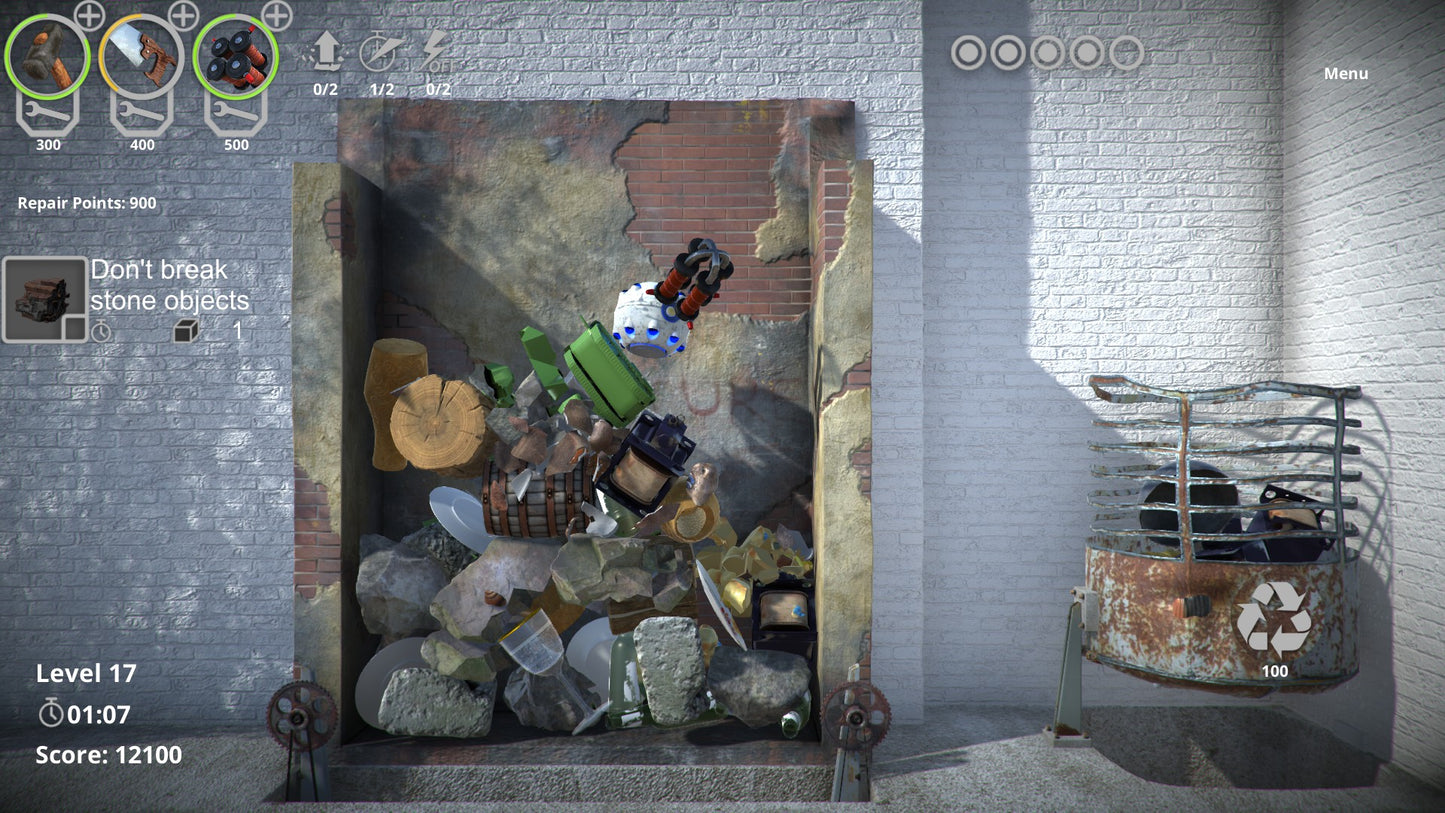This screenshot has height=813, width=1445.
Task: Activate the up-arrow power-up
Action: [326, 52]
